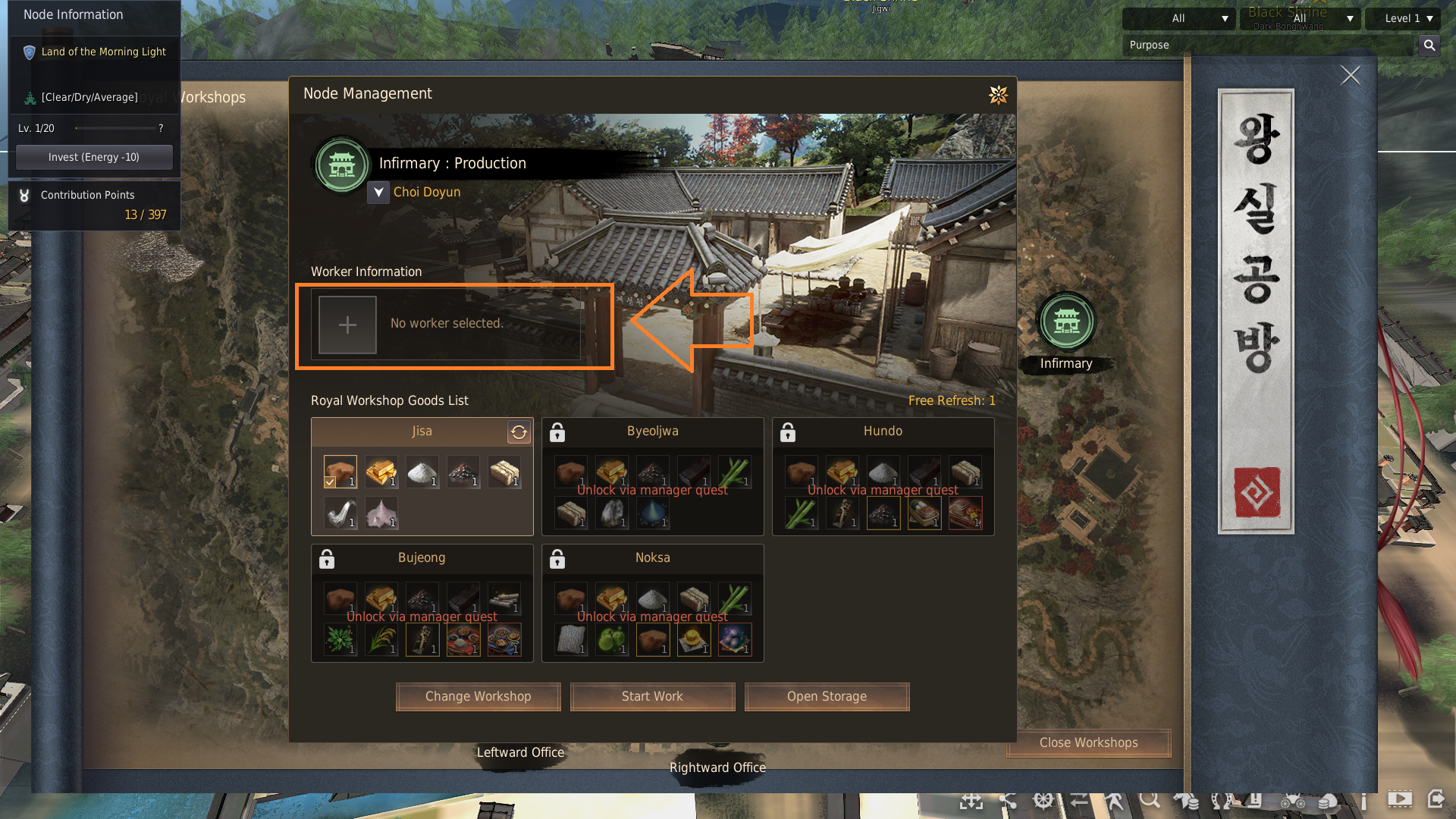Select the gold ingot item in Jisa
Screen dimensions: 1456x819
(x=381, y=472)
